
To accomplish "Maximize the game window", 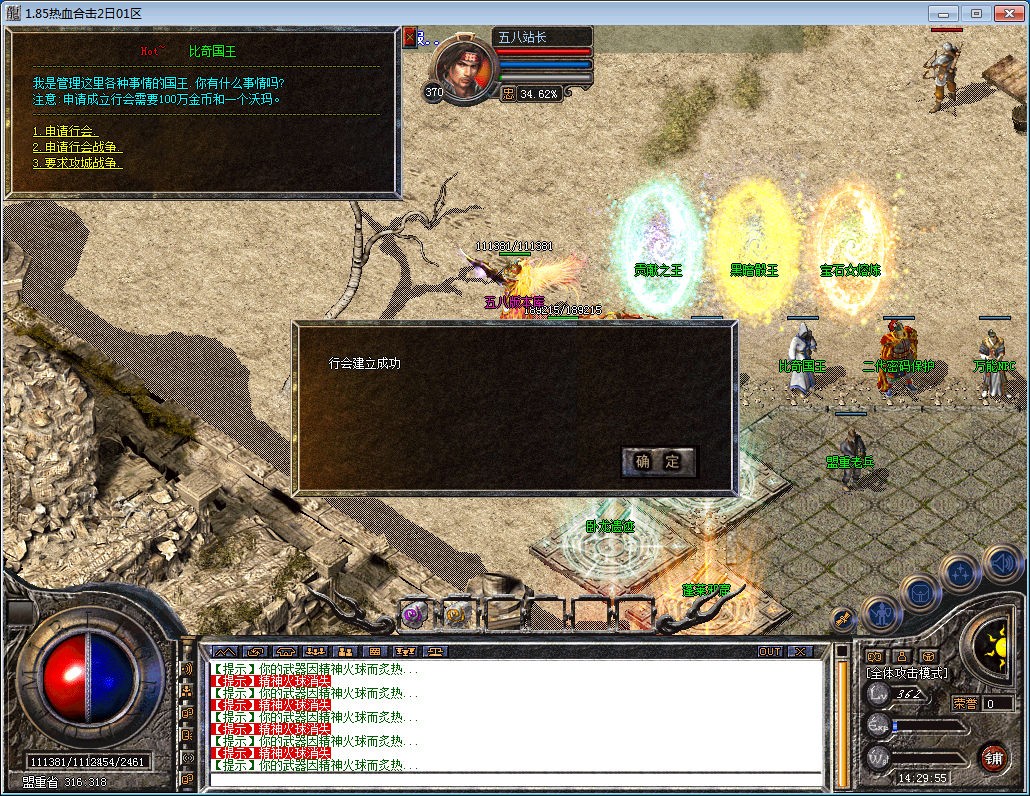I will (x=976, y=13).
